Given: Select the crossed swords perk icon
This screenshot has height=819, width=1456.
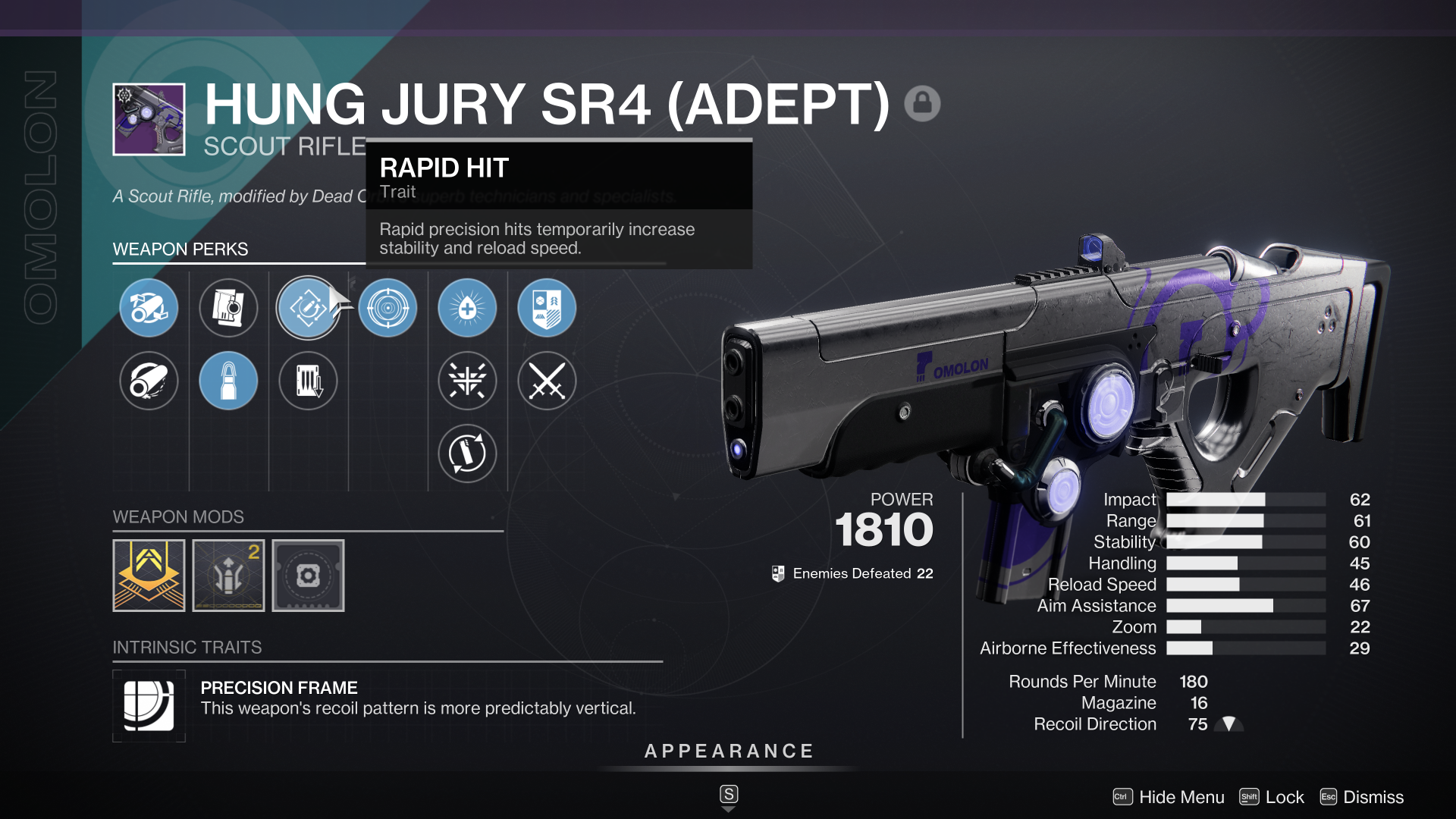Looking at the screenshot, I should (x=547, y=381).
